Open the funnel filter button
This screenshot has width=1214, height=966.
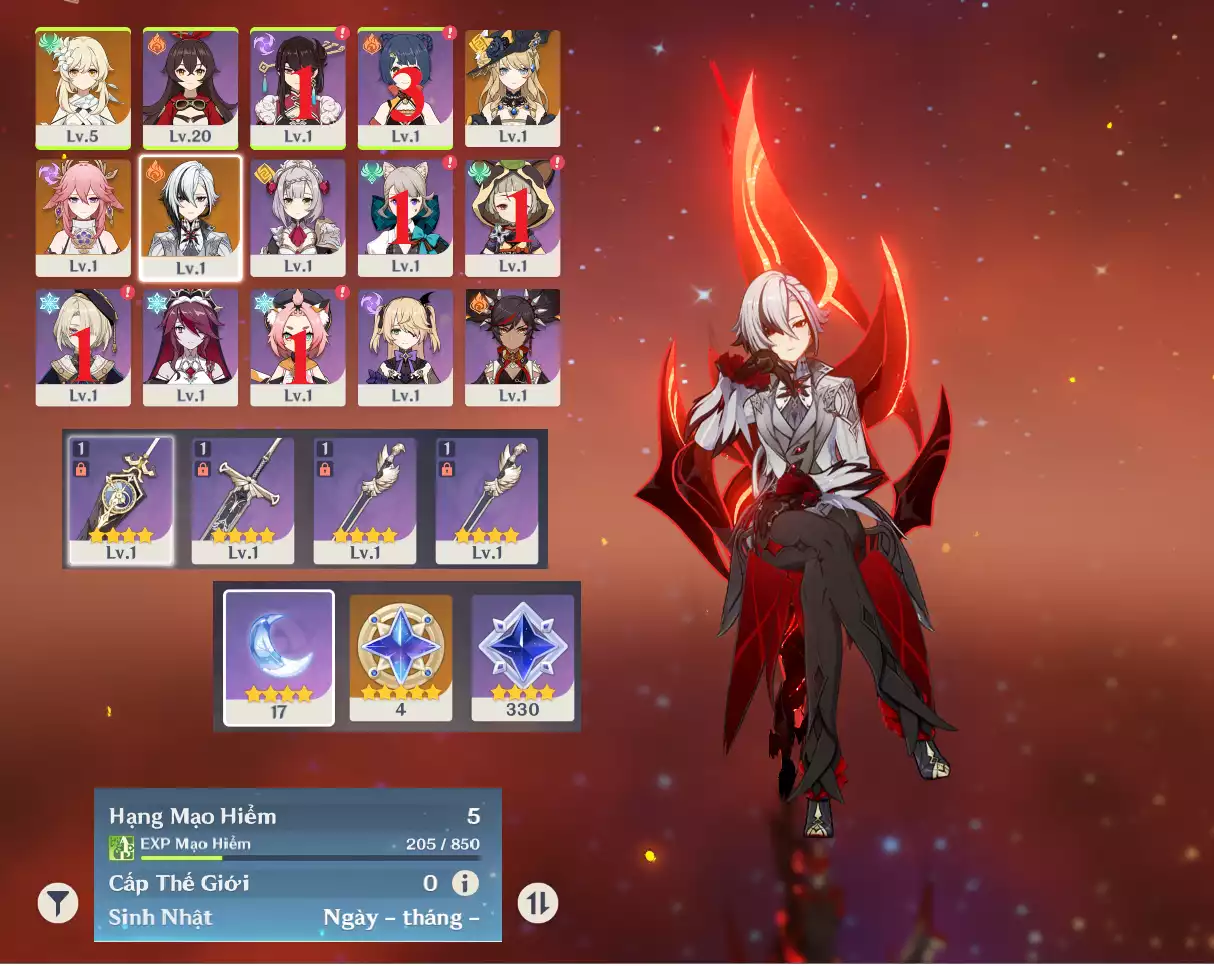click(x=58, y=903)
